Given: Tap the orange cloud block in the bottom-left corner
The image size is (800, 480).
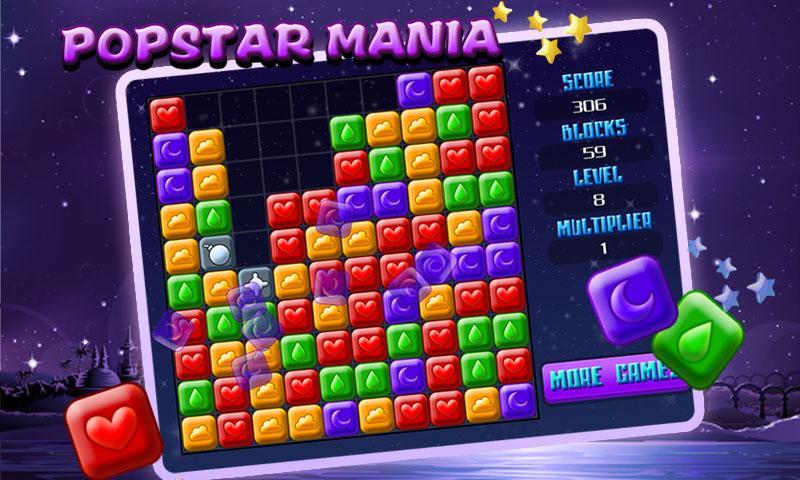Looking at the screenshot, I should (x=199, y=429).
